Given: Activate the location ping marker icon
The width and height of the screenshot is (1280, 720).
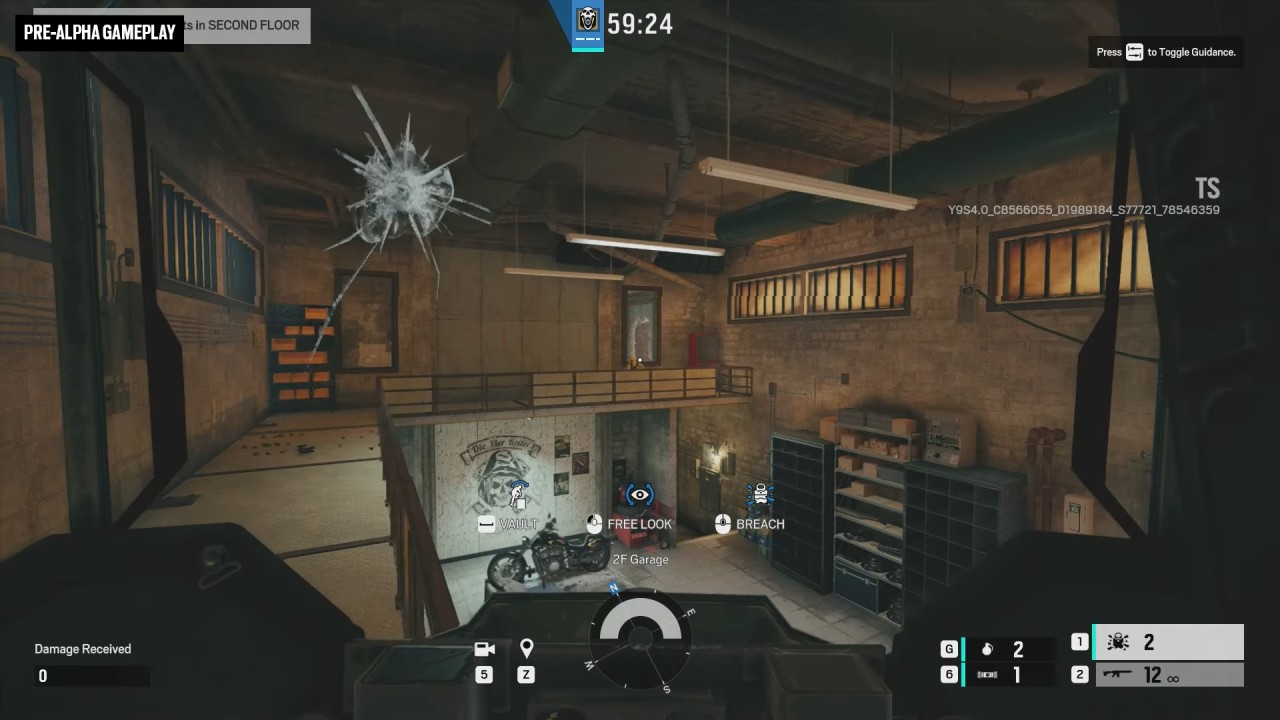Looking at the screenshot, I should coord(526,649).
